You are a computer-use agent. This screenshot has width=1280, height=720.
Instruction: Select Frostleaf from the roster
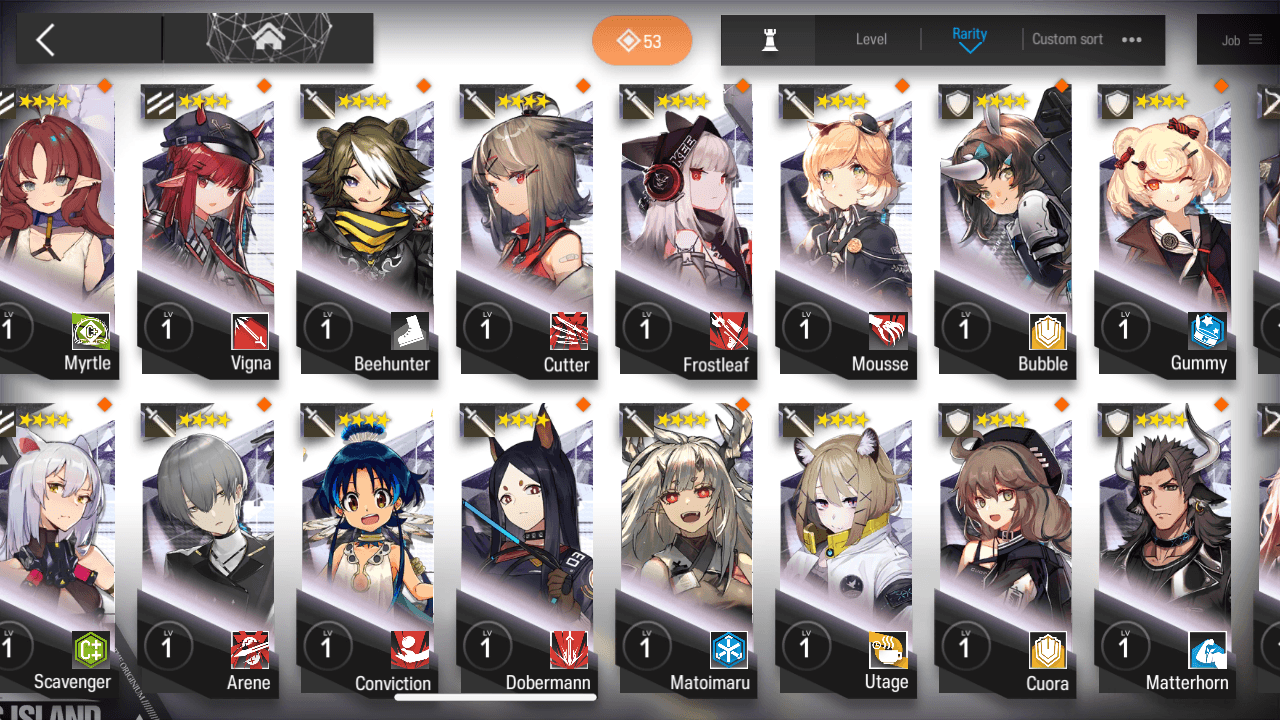click(686, 230)
